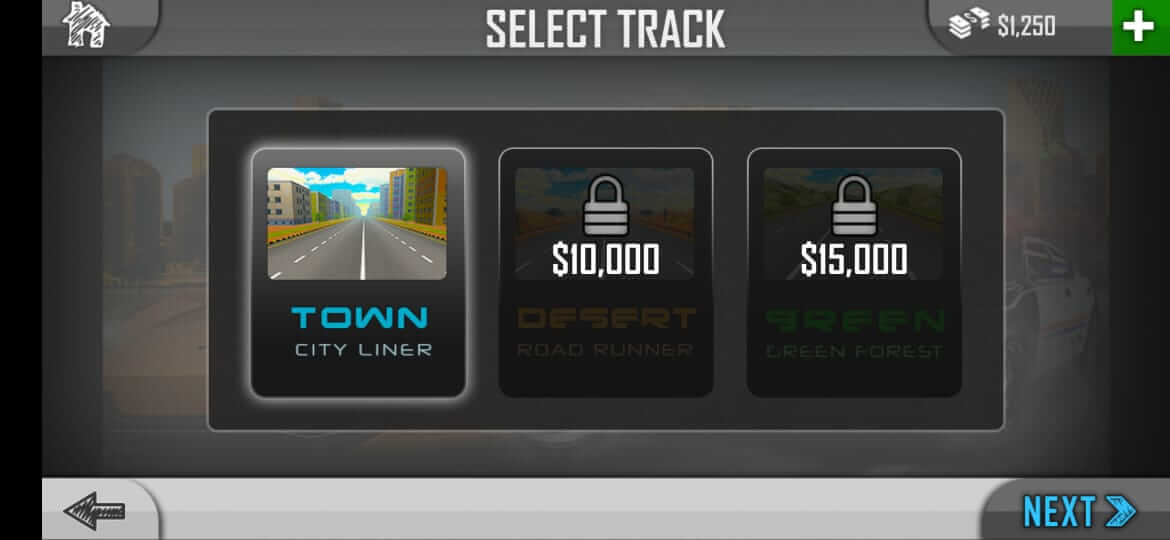This screenshot has height=540, width=1170.
Task: Pick the locked Green Forest track
Action: click(854, 272)
